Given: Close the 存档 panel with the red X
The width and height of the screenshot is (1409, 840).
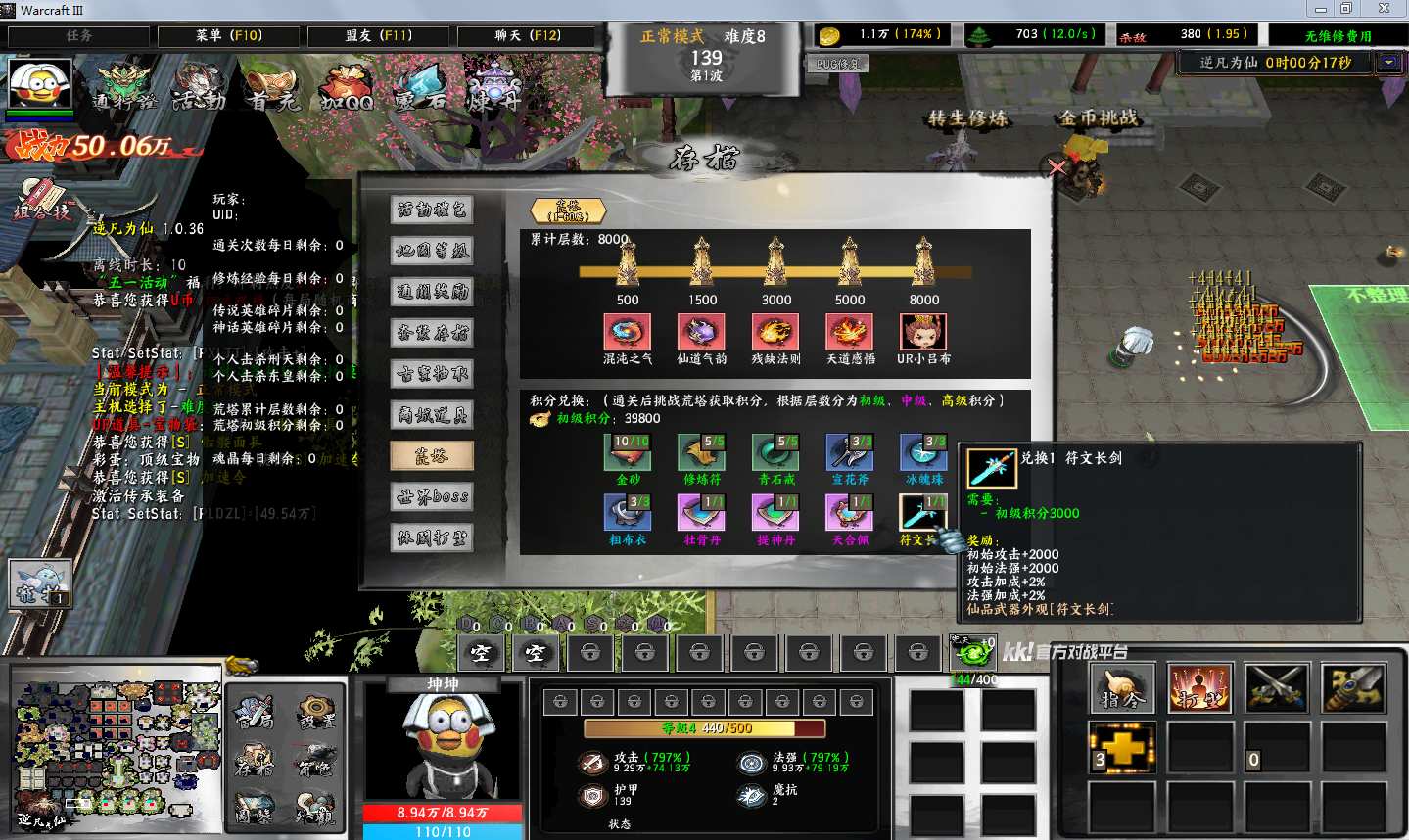Looking at the screenshot, I should click(x=1057, y=167).
